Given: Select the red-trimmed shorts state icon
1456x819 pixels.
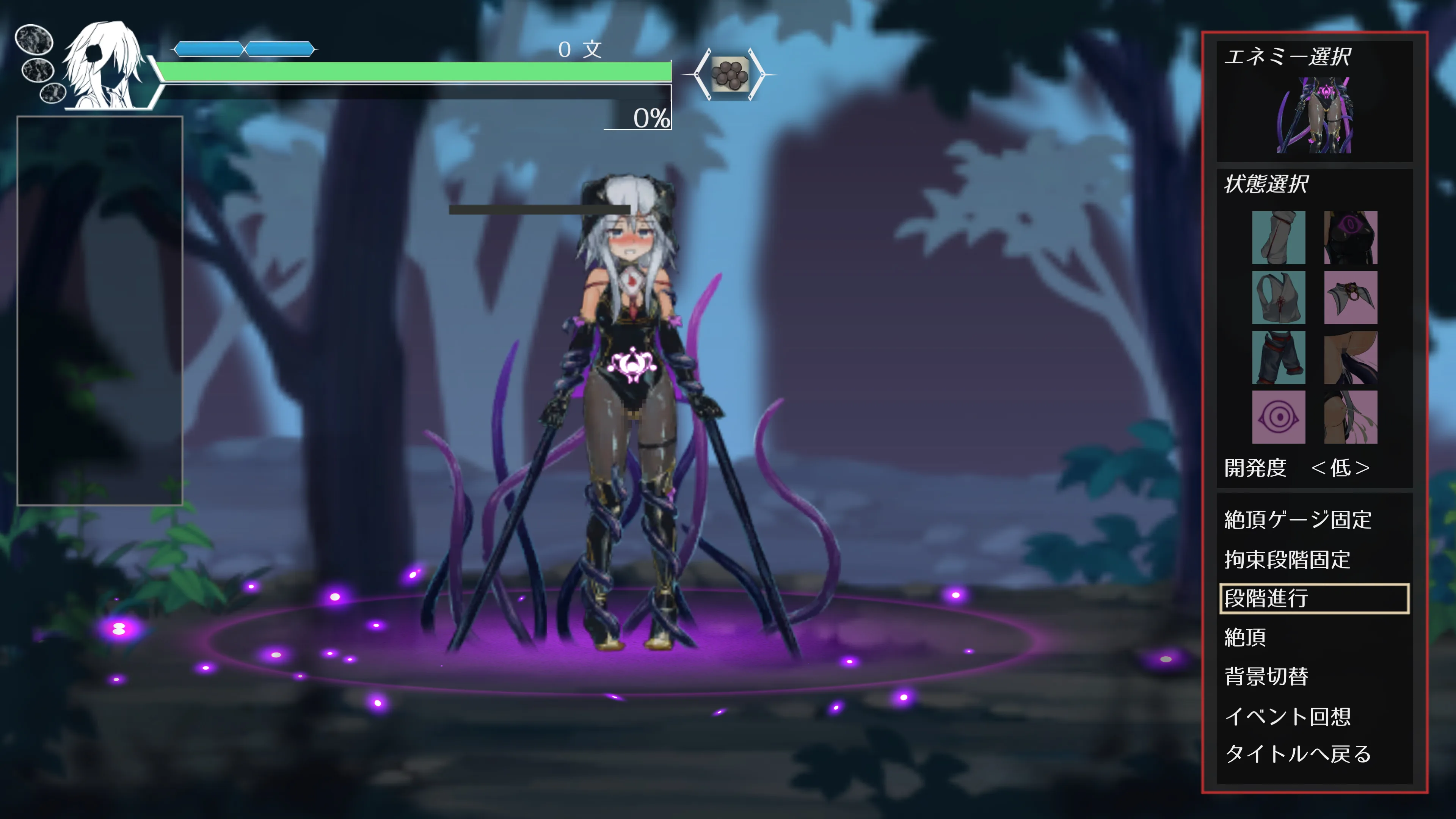Looking at the screenshot, I should [x=1279, y=358].
